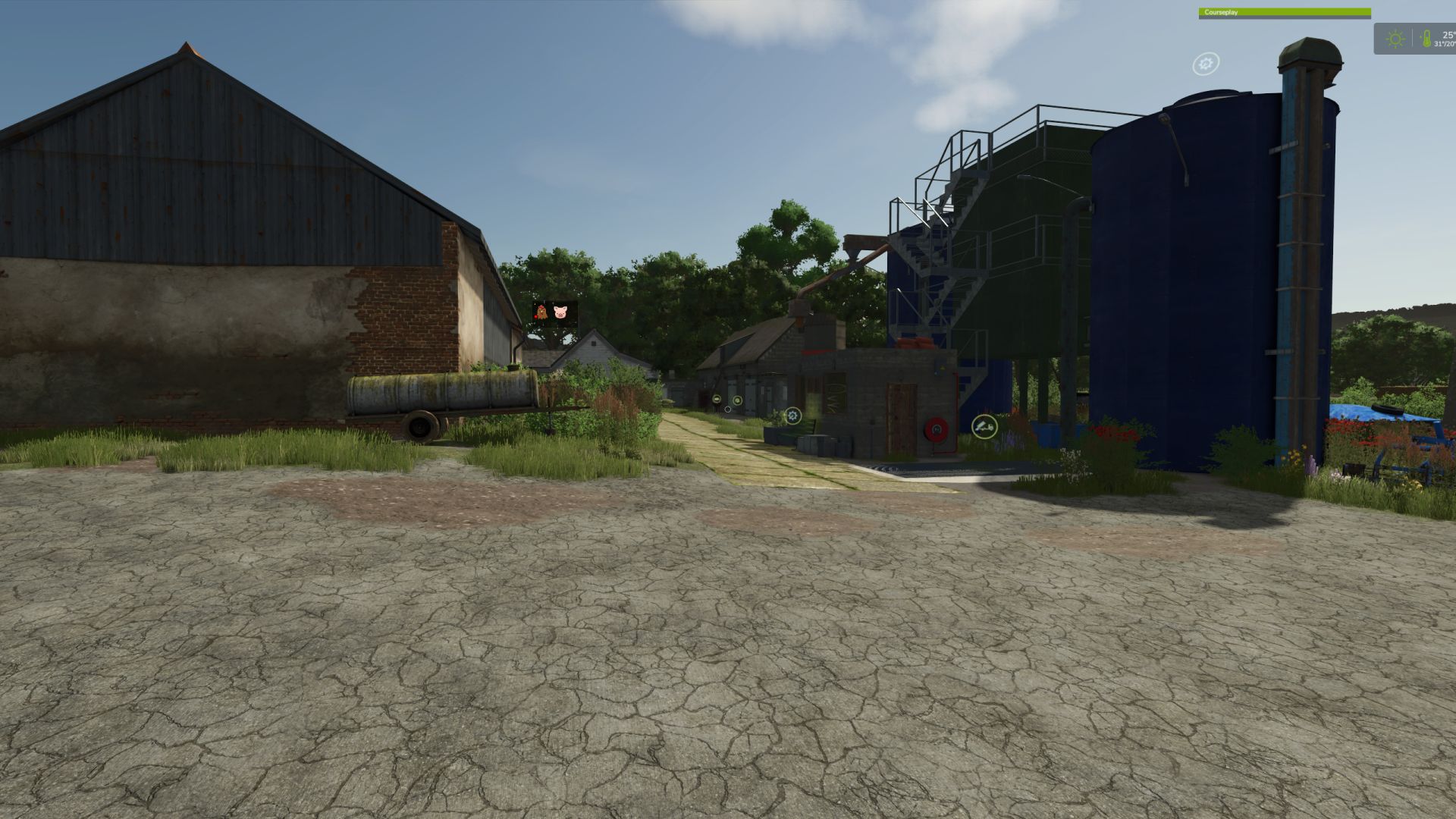Click the thermometer icon beside the temperature
Screen dimensions: 1456x819
[x=1427, y=39]
